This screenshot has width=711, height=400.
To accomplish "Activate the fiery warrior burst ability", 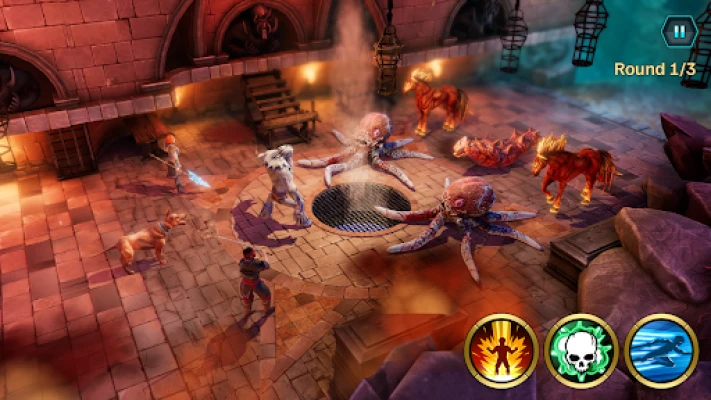I will point(502,351).
